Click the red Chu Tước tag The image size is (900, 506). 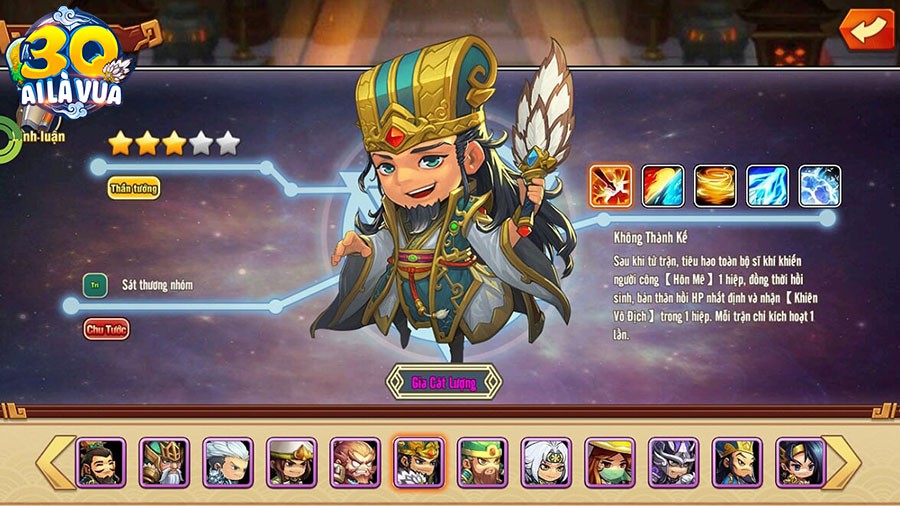(107, 328)
